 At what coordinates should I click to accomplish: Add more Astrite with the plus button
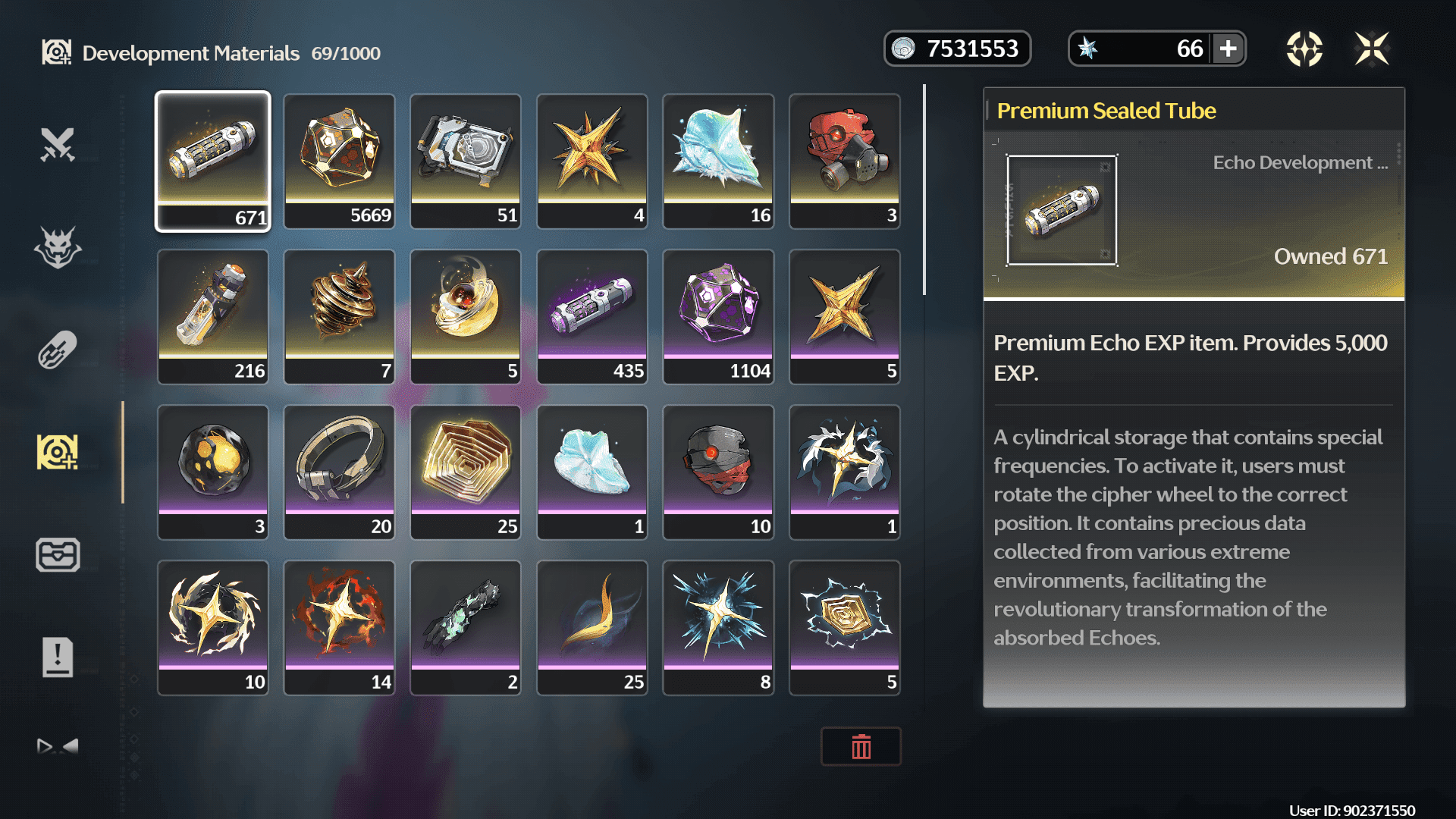pos(1228,49)
